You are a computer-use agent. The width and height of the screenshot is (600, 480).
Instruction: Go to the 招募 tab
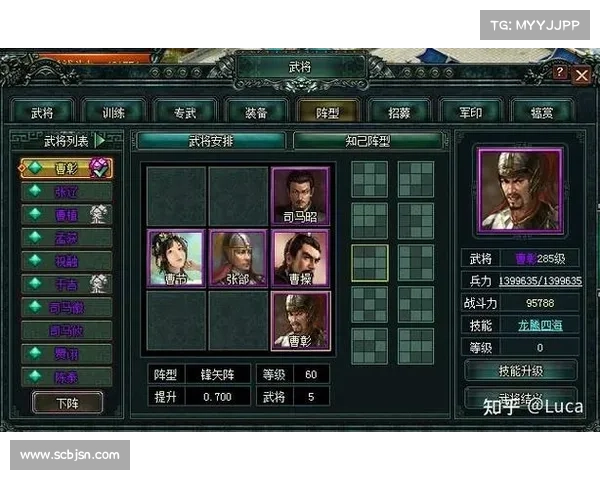pyautogui.click(x=400, y=111)
